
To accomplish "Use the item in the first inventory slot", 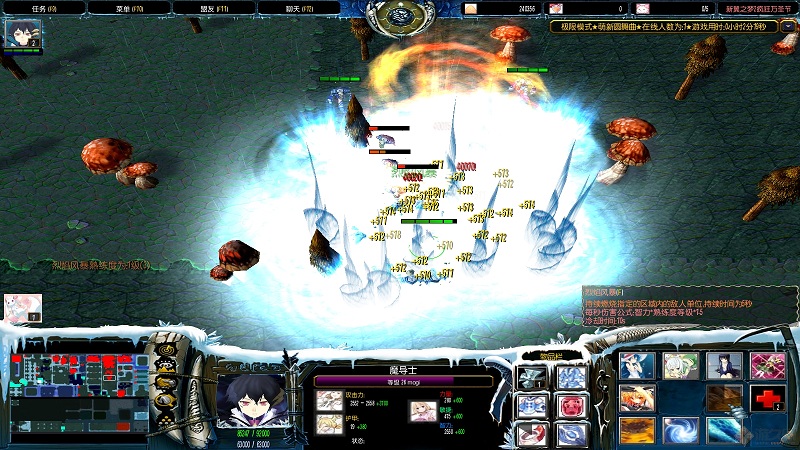I will 532,378.
